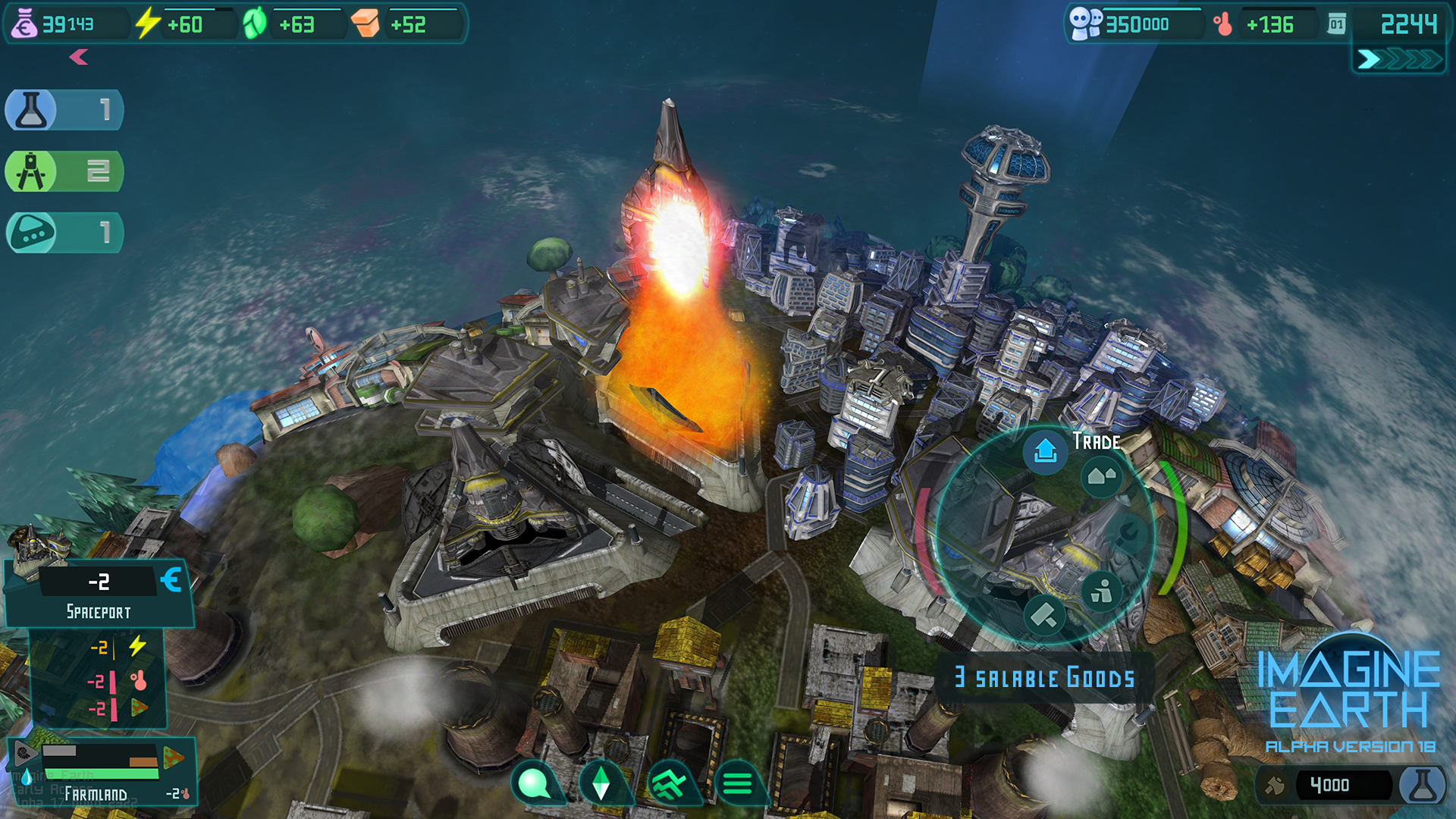Click the blue flask button next to 4000
1456x819 pixels.
[1424, 785]
